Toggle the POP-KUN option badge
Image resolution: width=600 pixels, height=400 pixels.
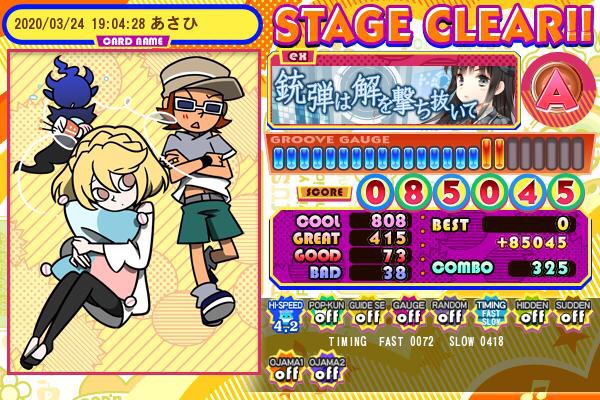(325, 315)
